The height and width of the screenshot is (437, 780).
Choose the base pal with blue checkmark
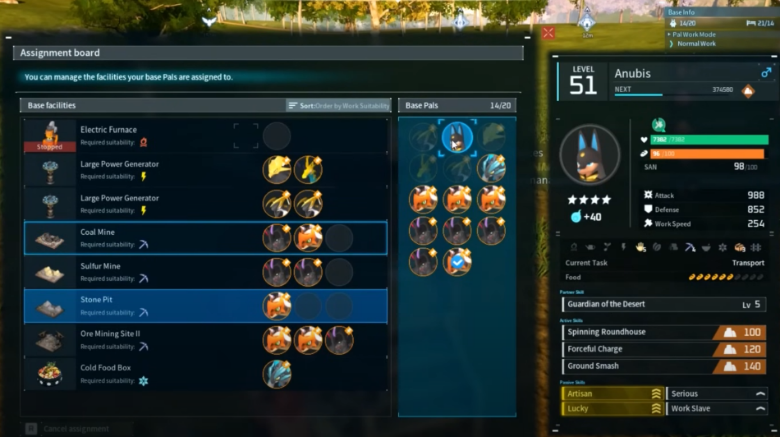458,262
